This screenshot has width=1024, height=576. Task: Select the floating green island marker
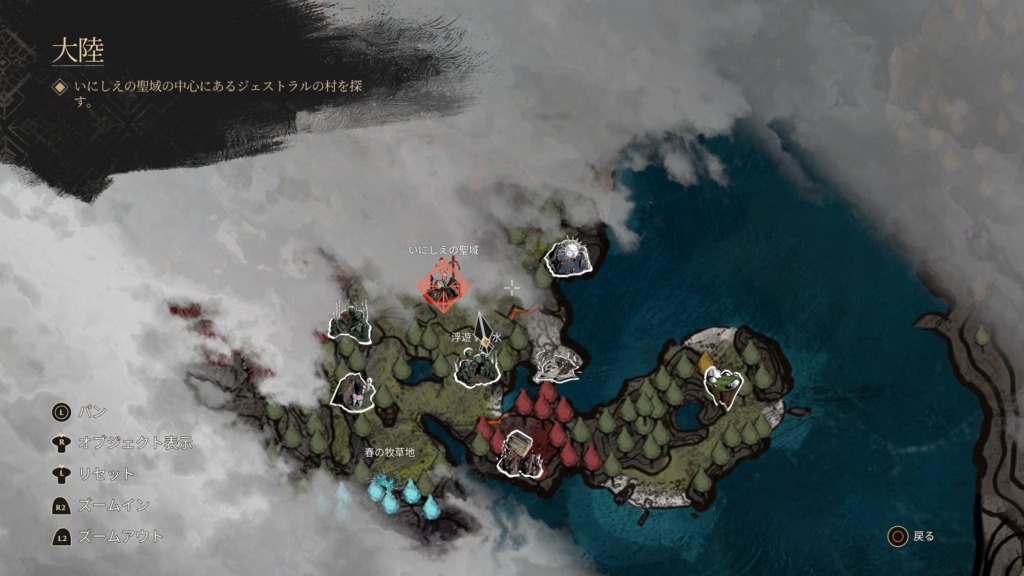723,384
